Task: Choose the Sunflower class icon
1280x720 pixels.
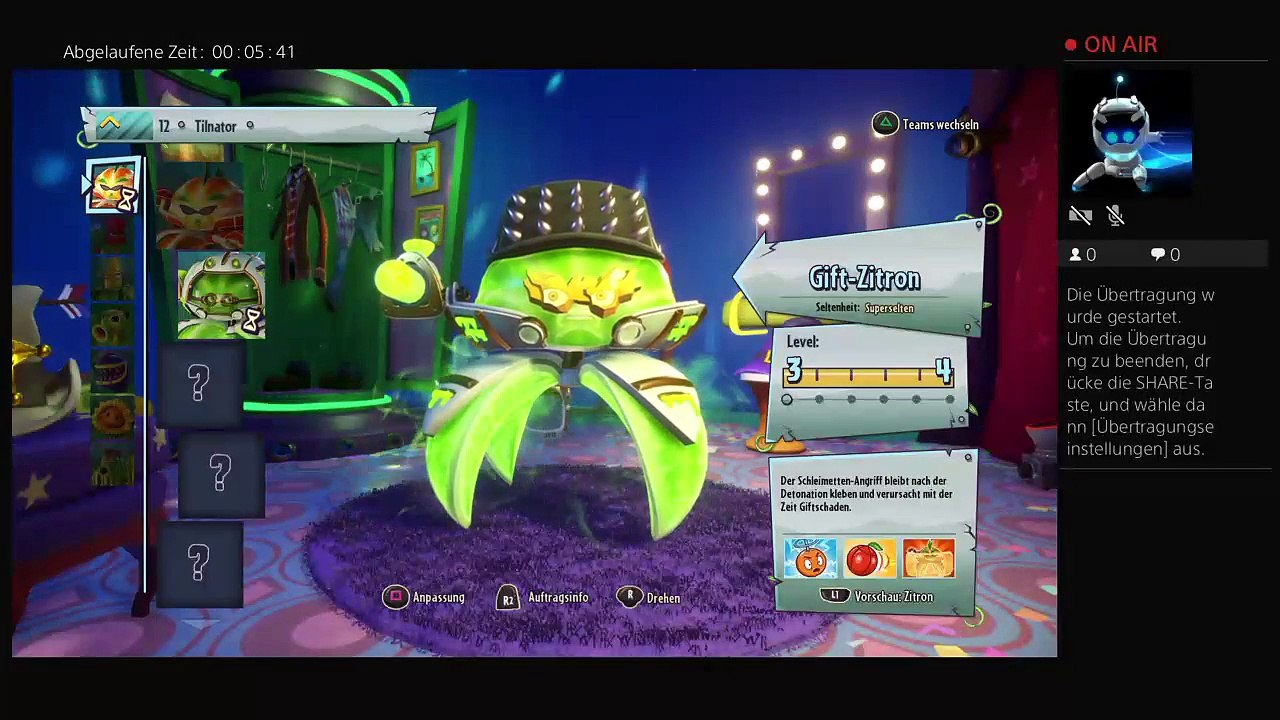Action: point(113,413)
